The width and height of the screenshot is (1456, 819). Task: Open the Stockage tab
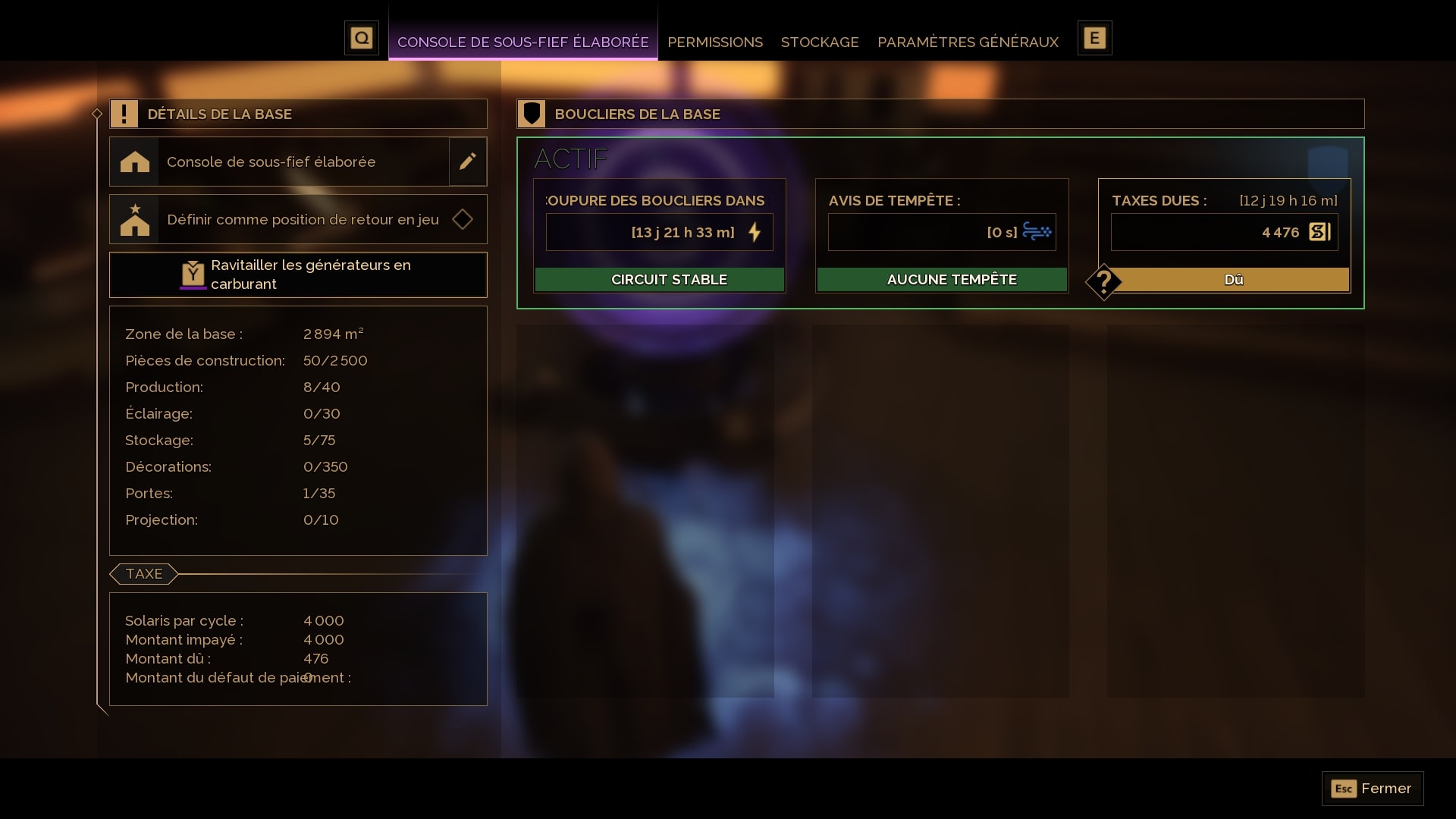(x=819, y=42)
